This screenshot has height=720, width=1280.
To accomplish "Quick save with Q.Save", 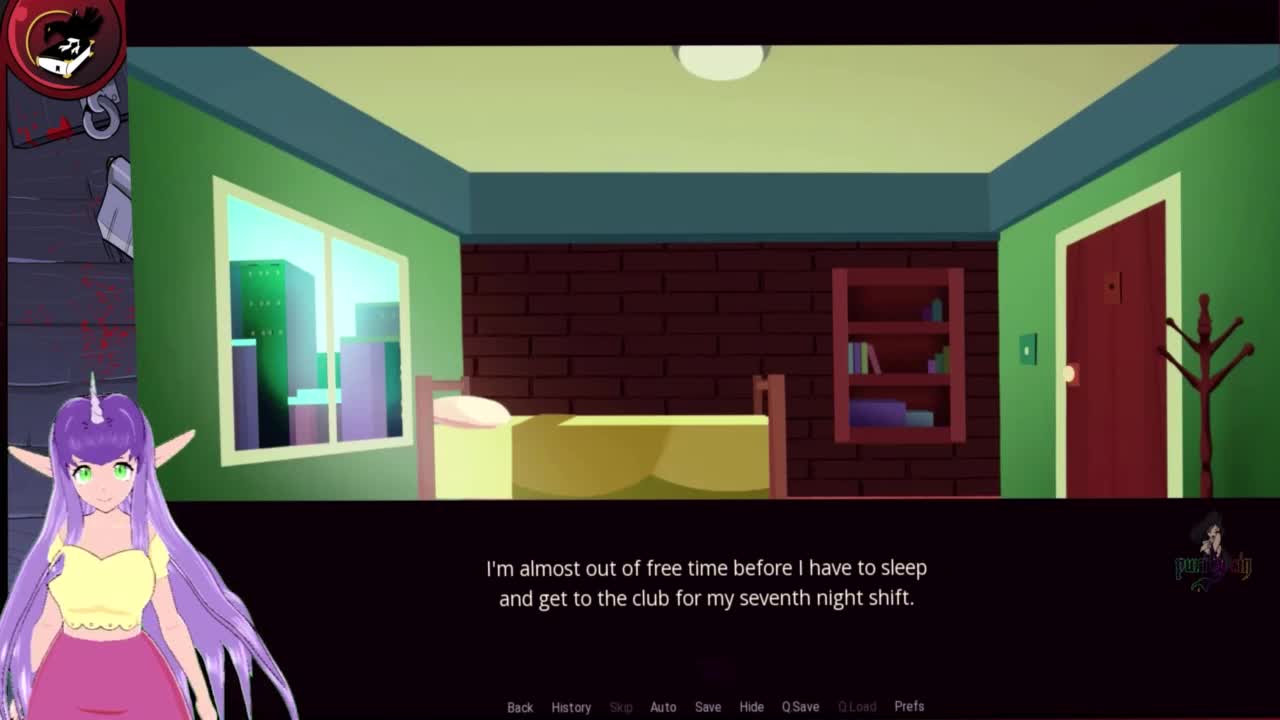I will [x=800, y=707].
